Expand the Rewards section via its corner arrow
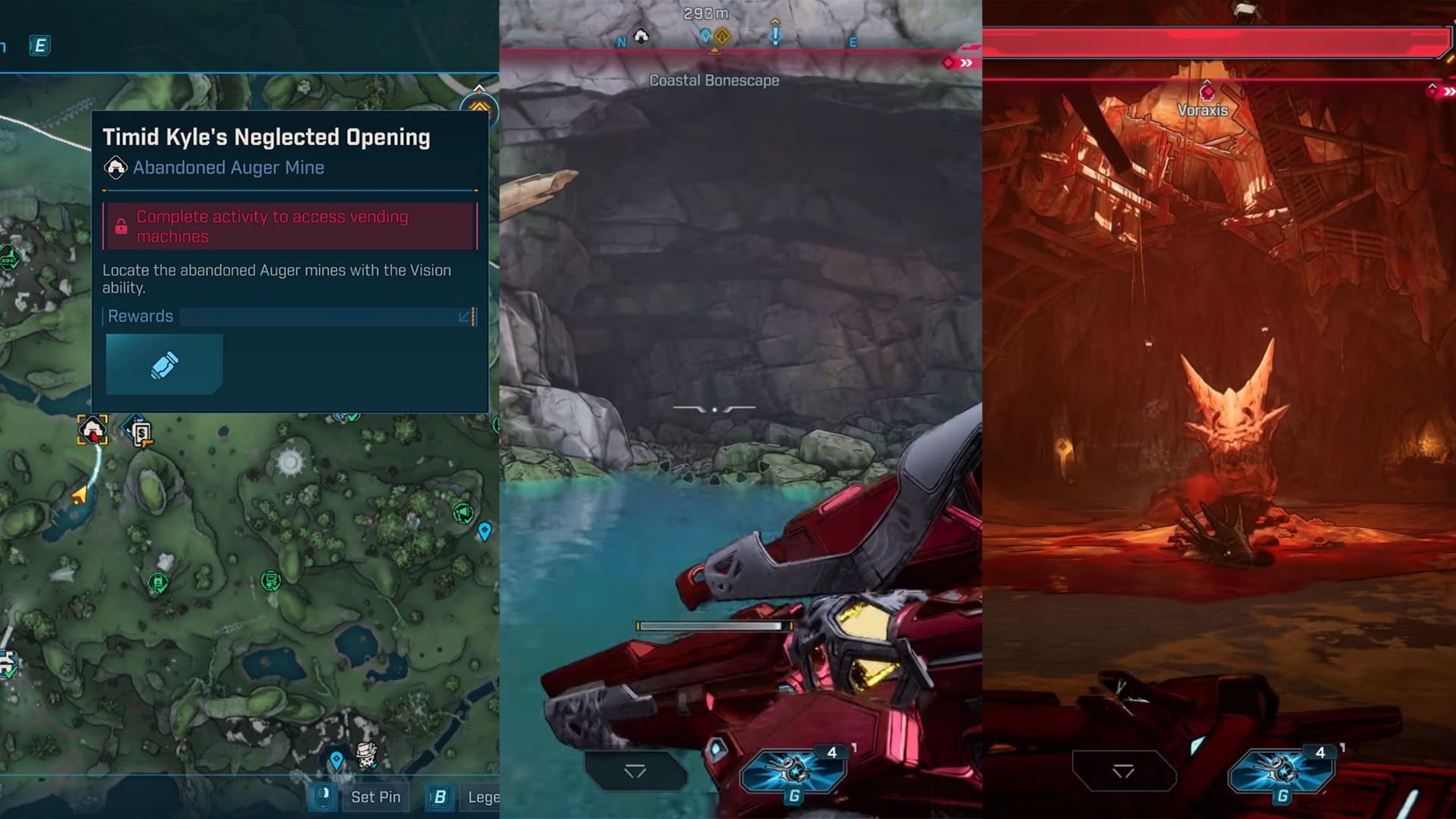Screen dimensions: 1456x819 point(465,316)
